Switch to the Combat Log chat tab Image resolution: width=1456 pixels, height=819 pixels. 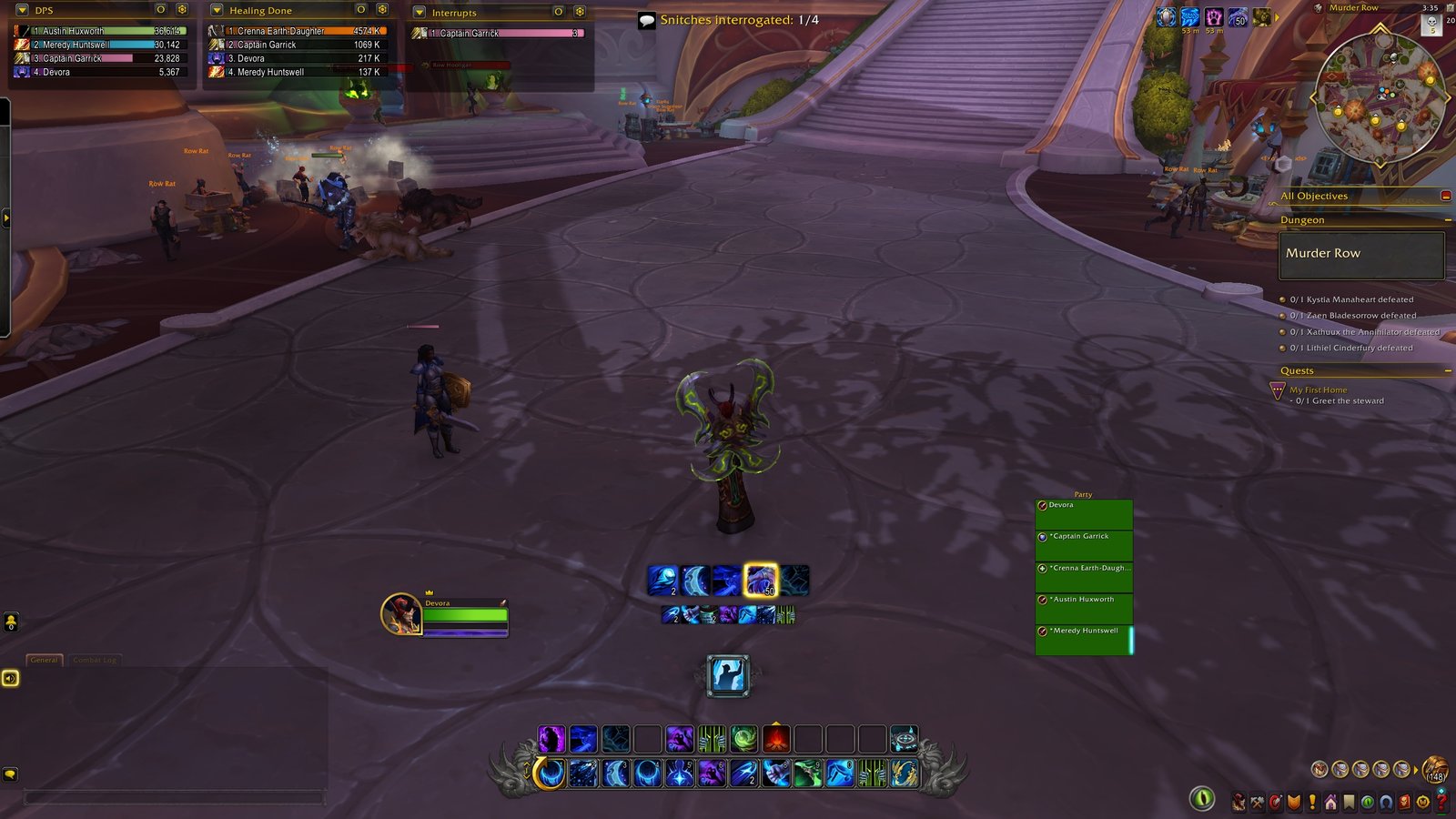(x=95, y=660)
